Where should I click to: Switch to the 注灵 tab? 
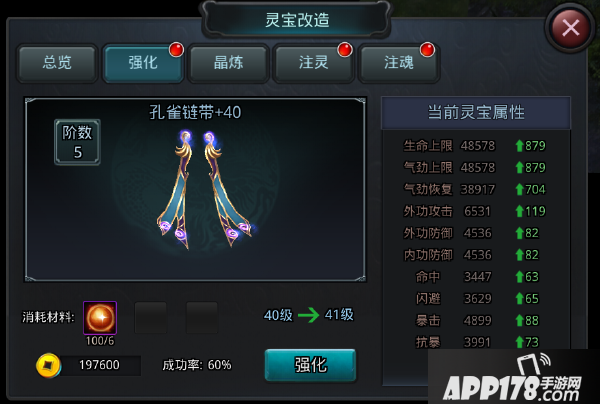[x=313, y=64]
